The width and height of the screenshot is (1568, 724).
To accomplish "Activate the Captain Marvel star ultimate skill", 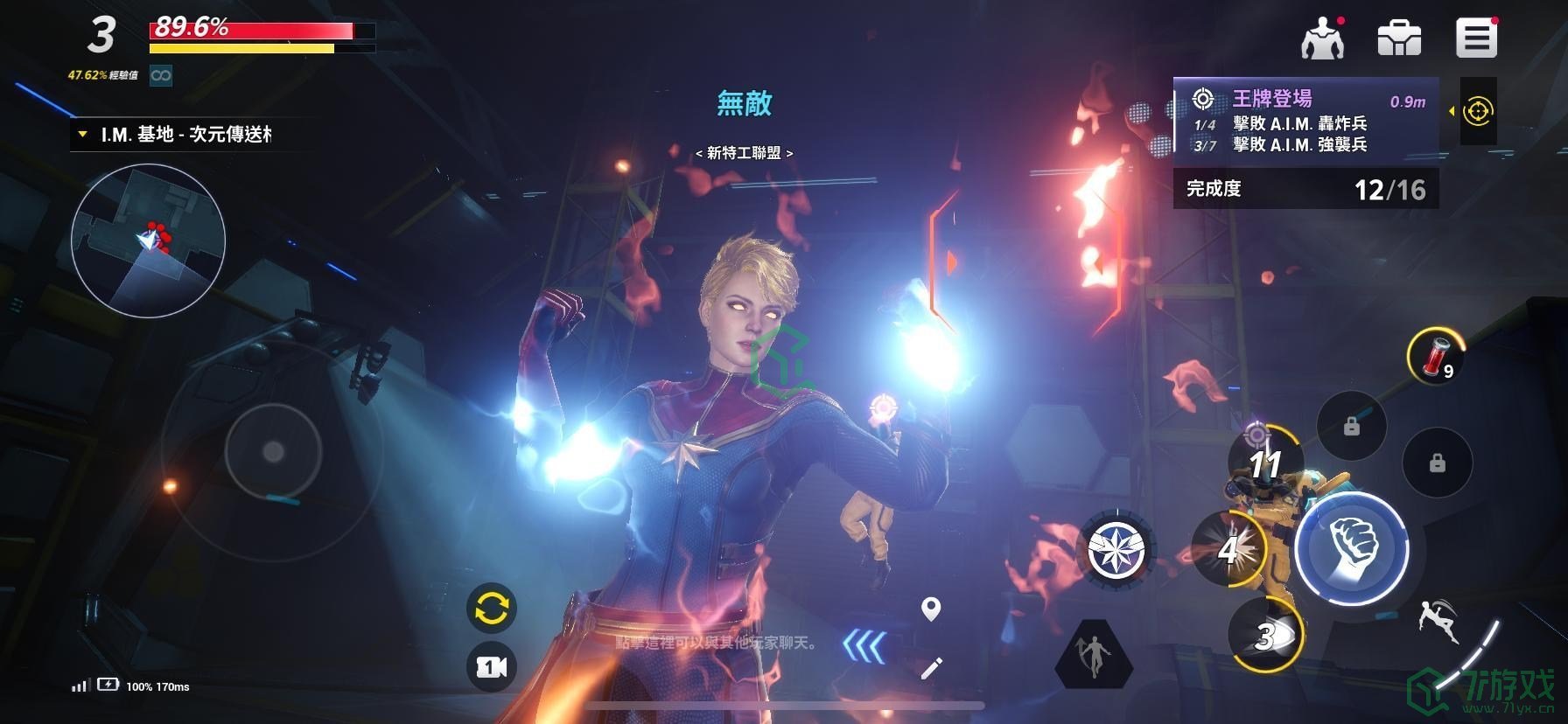I will (1116, 551).
